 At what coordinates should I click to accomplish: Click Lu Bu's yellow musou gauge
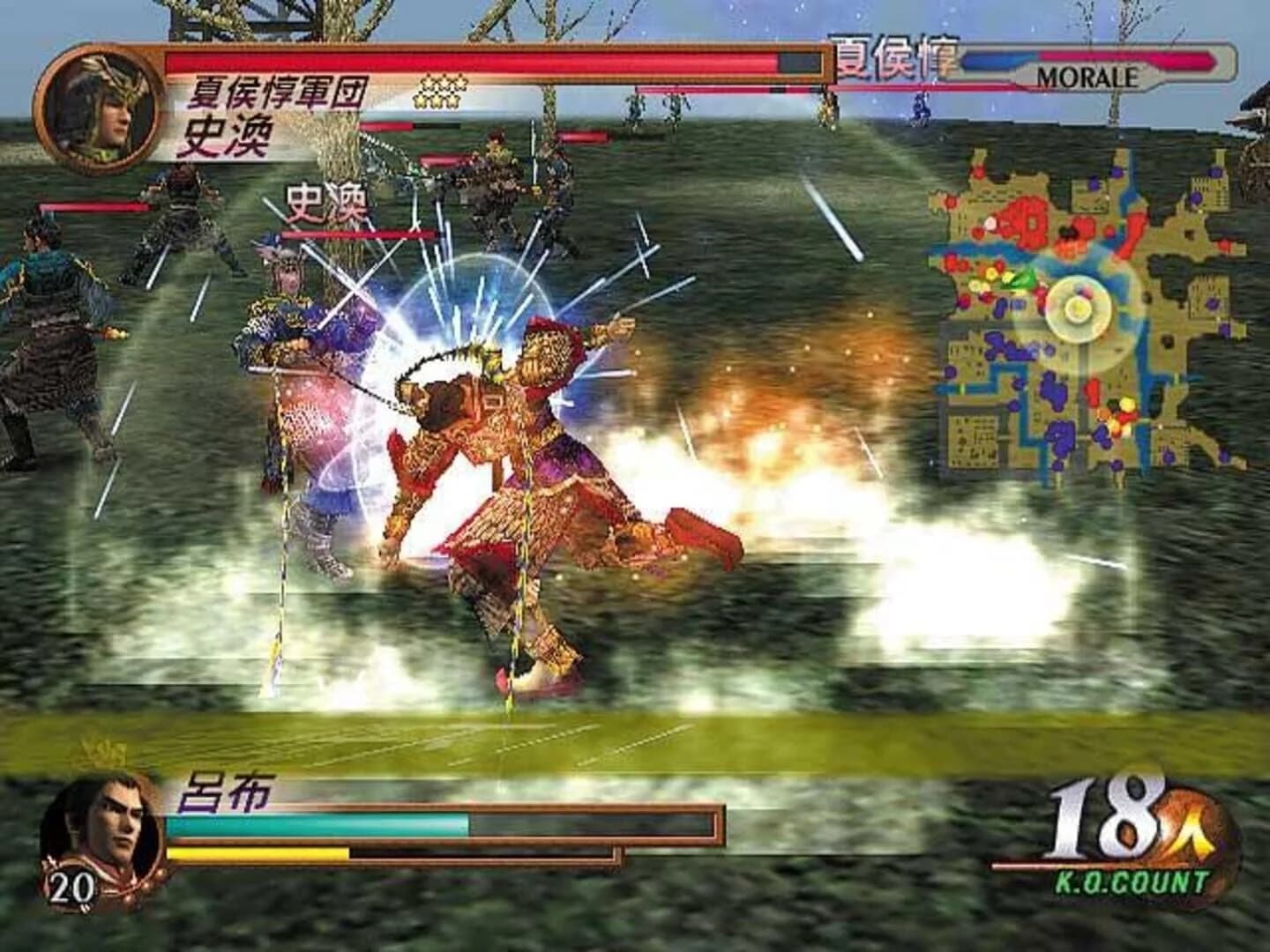pyautogui.click(x=256, y=855)
